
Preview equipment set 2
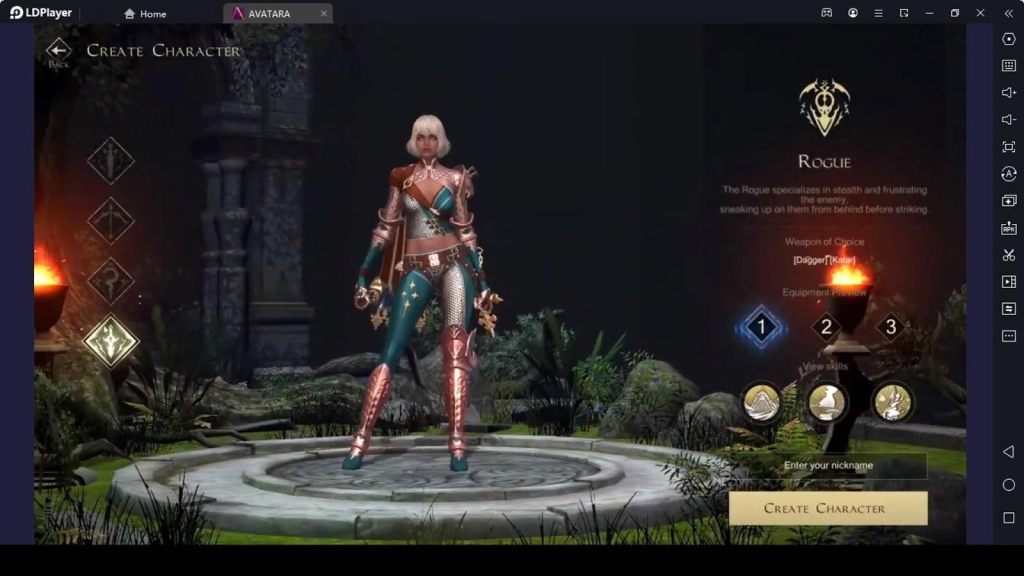(826, 326)
